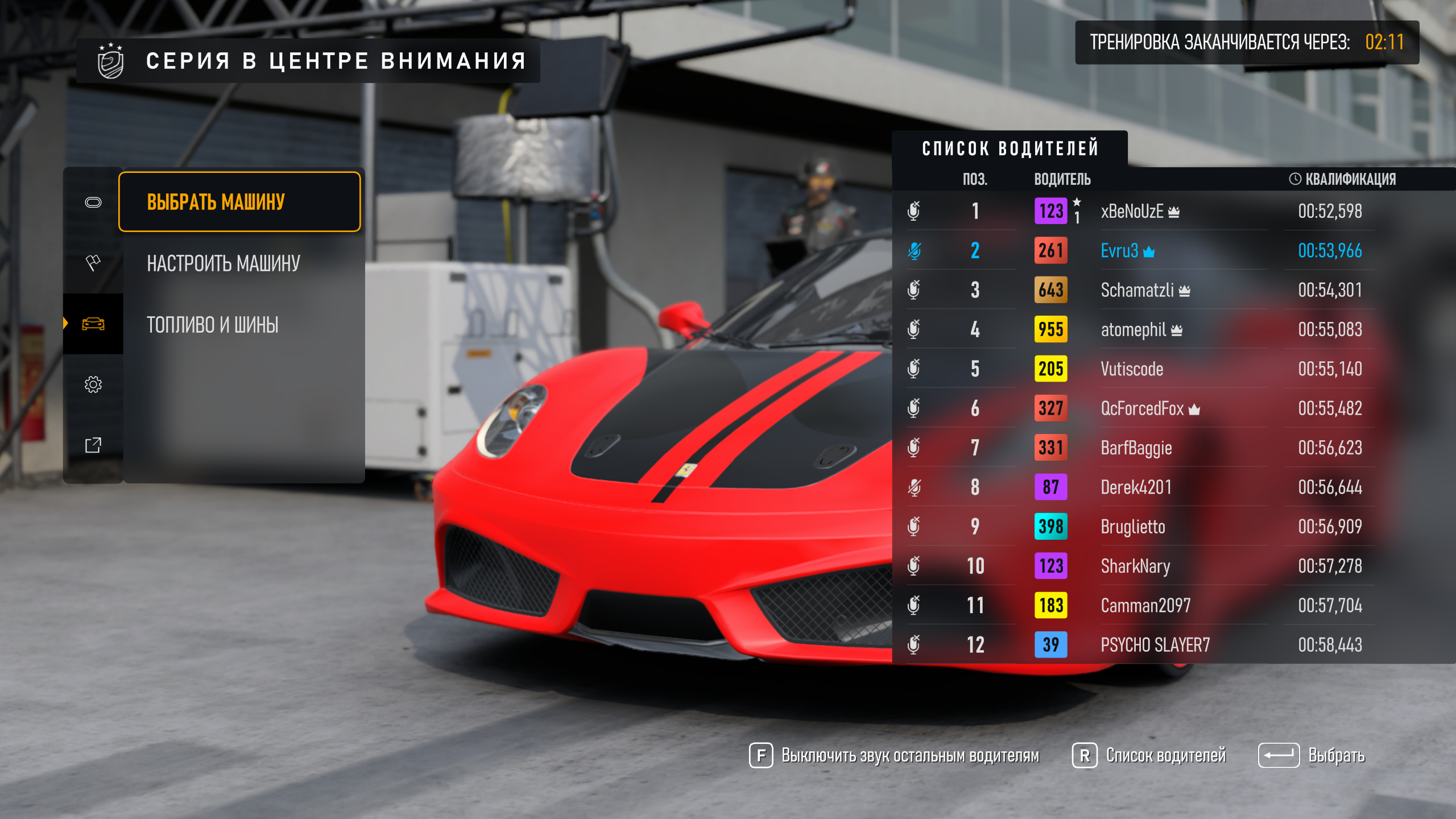Screen dimensions: 1456x819
Task: Toggle microphone icon next to BarfBaggie
Action: point(914,448)
